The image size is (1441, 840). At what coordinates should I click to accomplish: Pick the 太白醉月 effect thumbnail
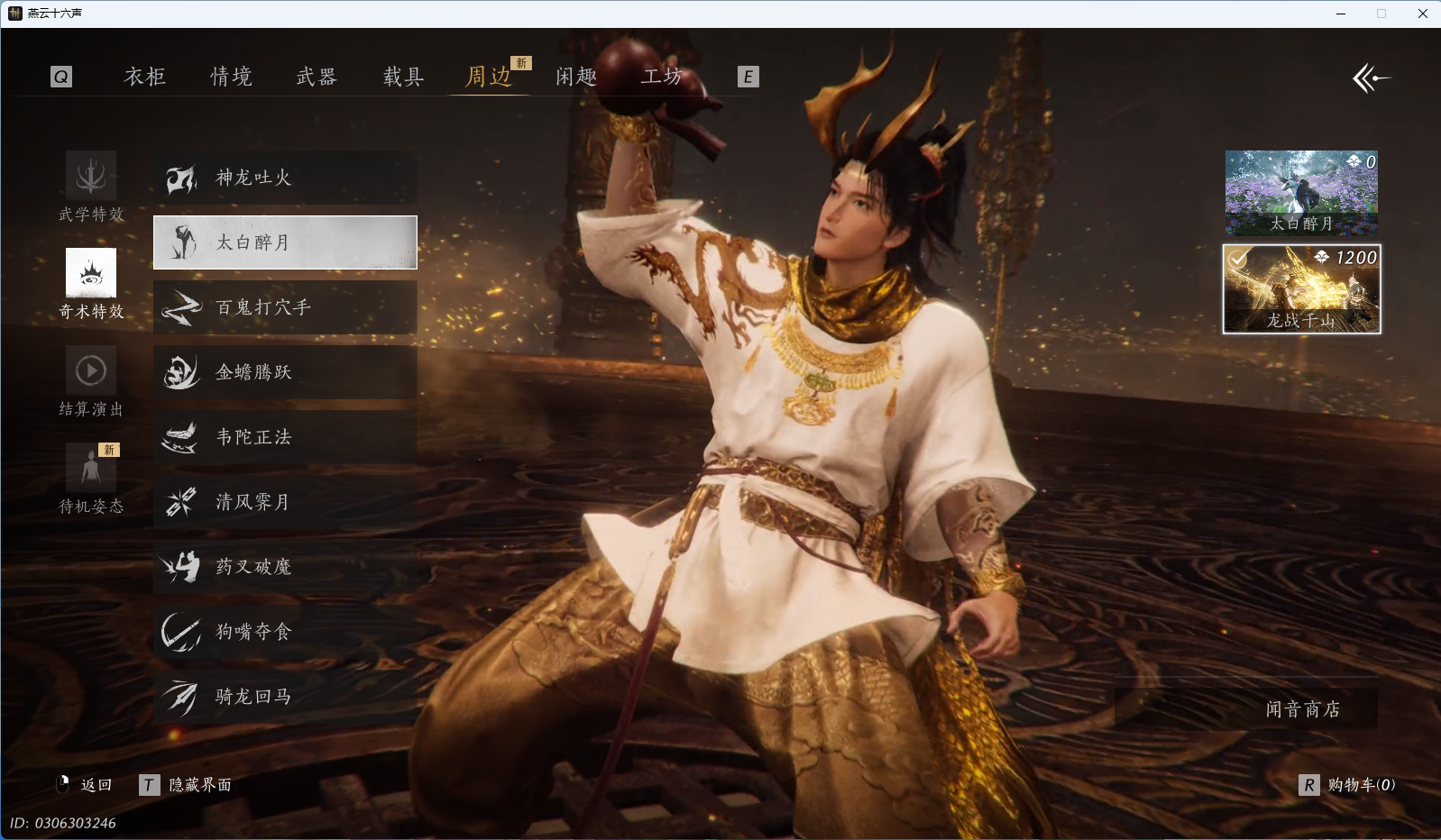pyautogui.click(x=1301, y=192)
